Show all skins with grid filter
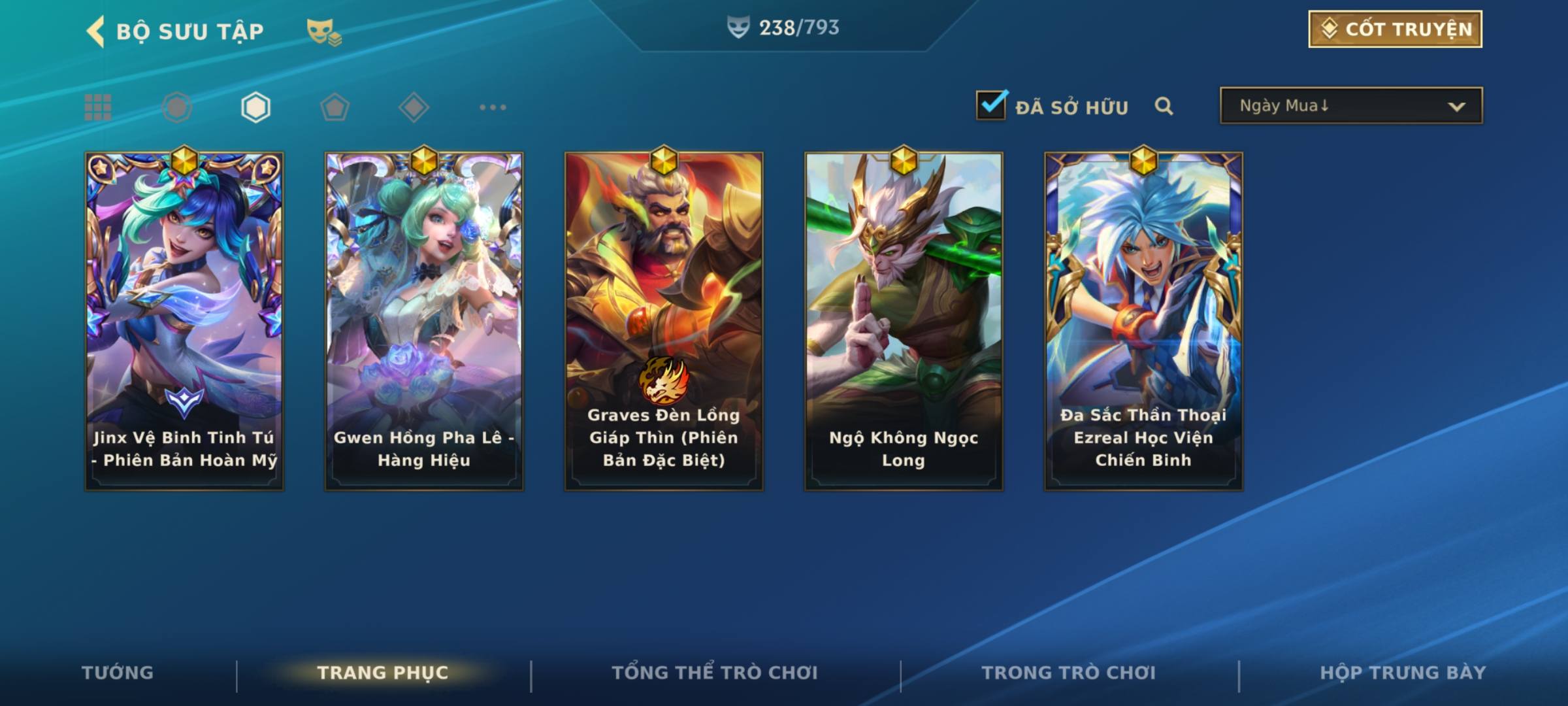Image resolution: width=1568 pixels, height=706 pixels. (x=98, y=107)
